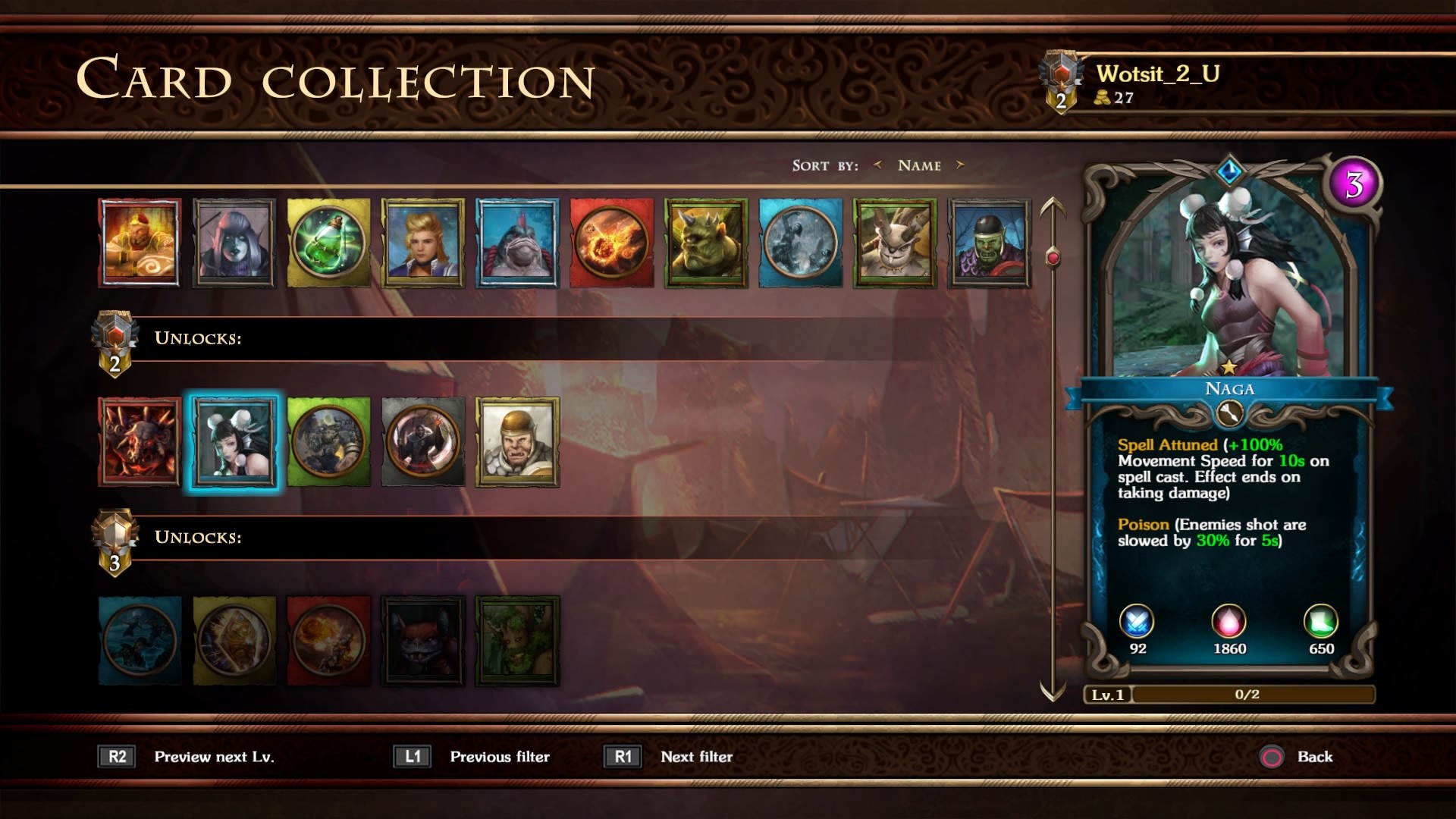Screen dimensions: 1456x819
Task: Choose the flaming meteor spell card
Action: tap(611, 243)
